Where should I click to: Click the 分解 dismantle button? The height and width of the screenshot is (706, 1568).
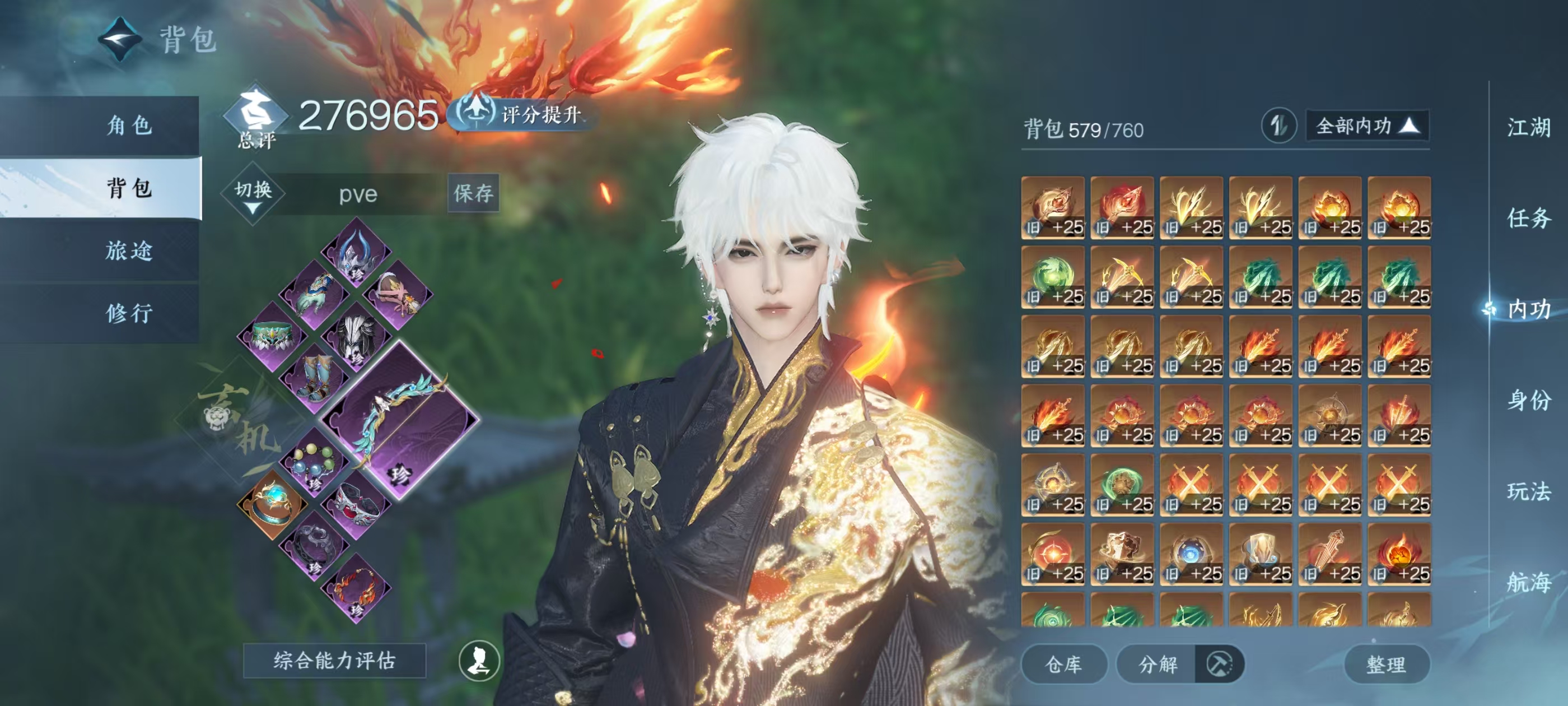(x=1158, y=664)
